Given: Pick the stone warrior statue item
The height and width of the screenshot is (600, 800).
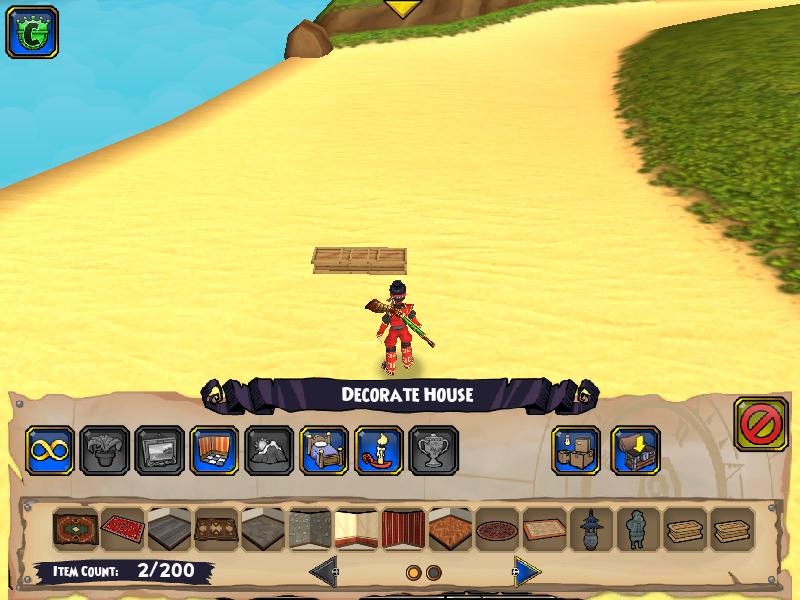Looking at the screenshot, I should [x=637, y=529].
